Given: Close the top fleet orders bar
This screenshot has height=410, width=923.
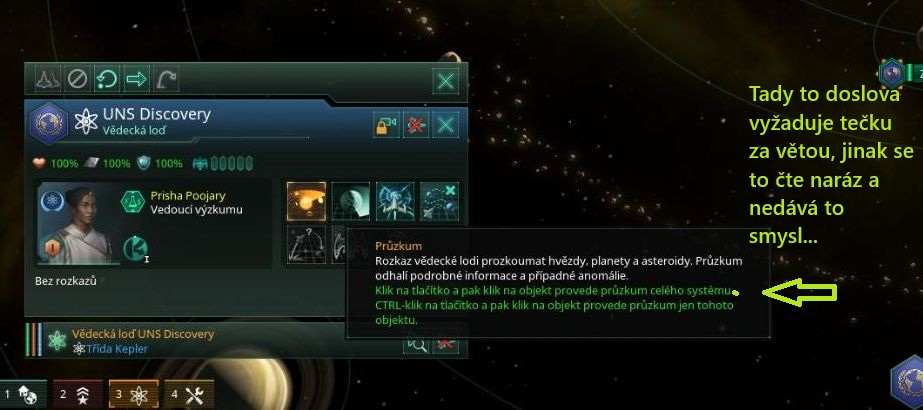Looking at the screenshot, I should 446,80.
